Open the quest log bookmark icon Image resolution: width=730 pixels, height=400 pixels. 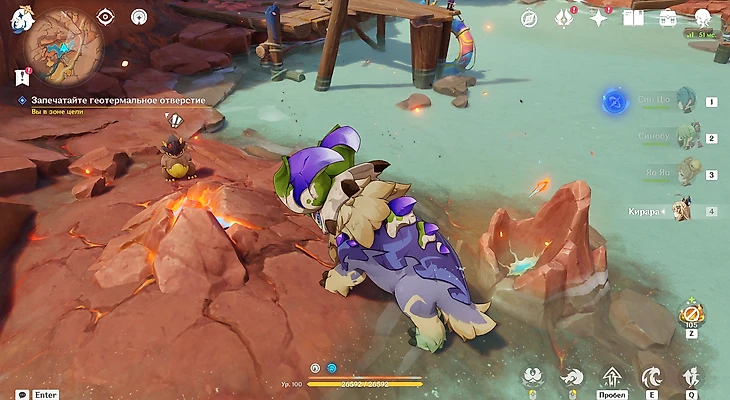(22, 77)
